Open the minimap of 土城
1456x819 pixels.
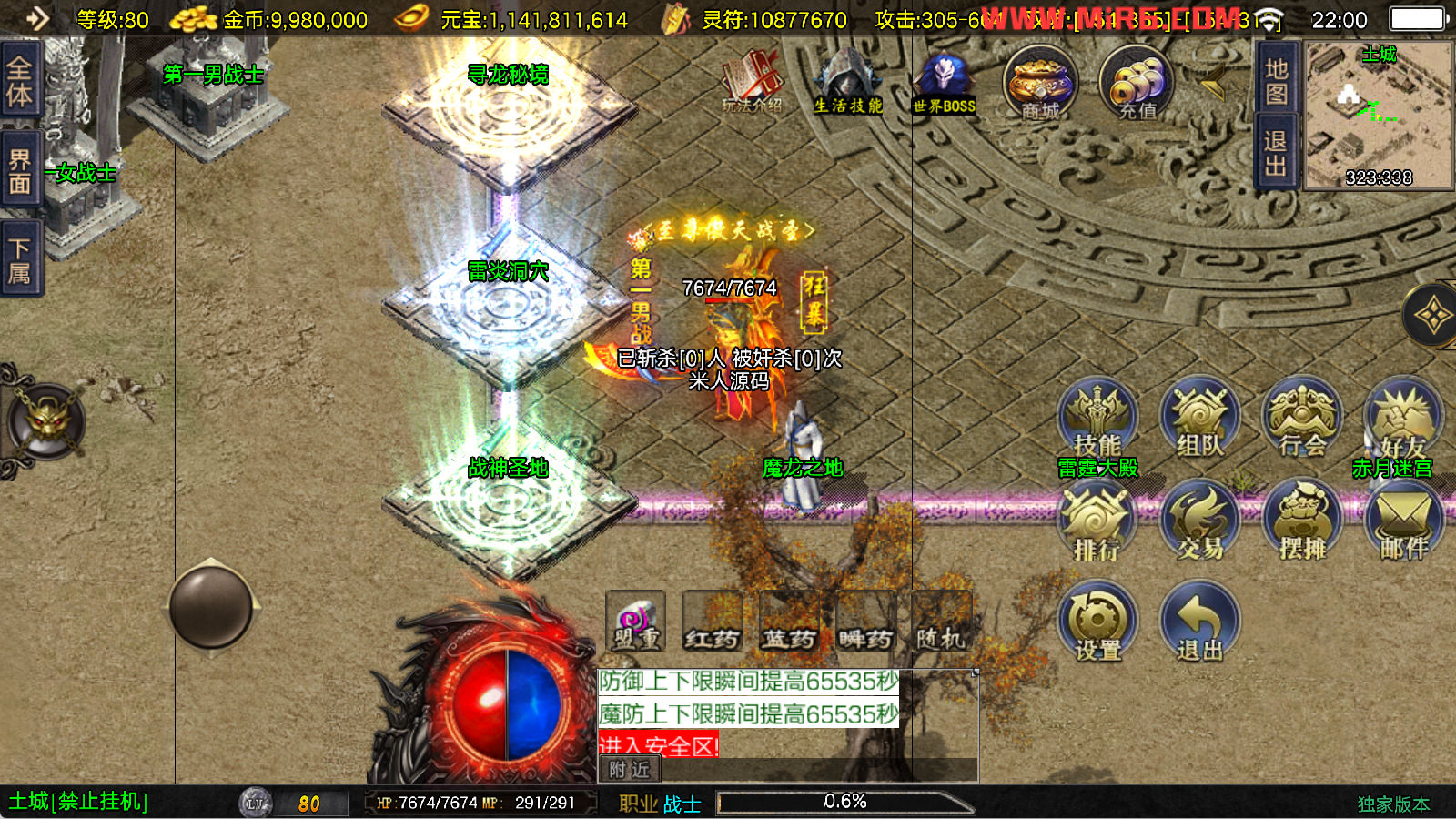(x=1379, y=116)
